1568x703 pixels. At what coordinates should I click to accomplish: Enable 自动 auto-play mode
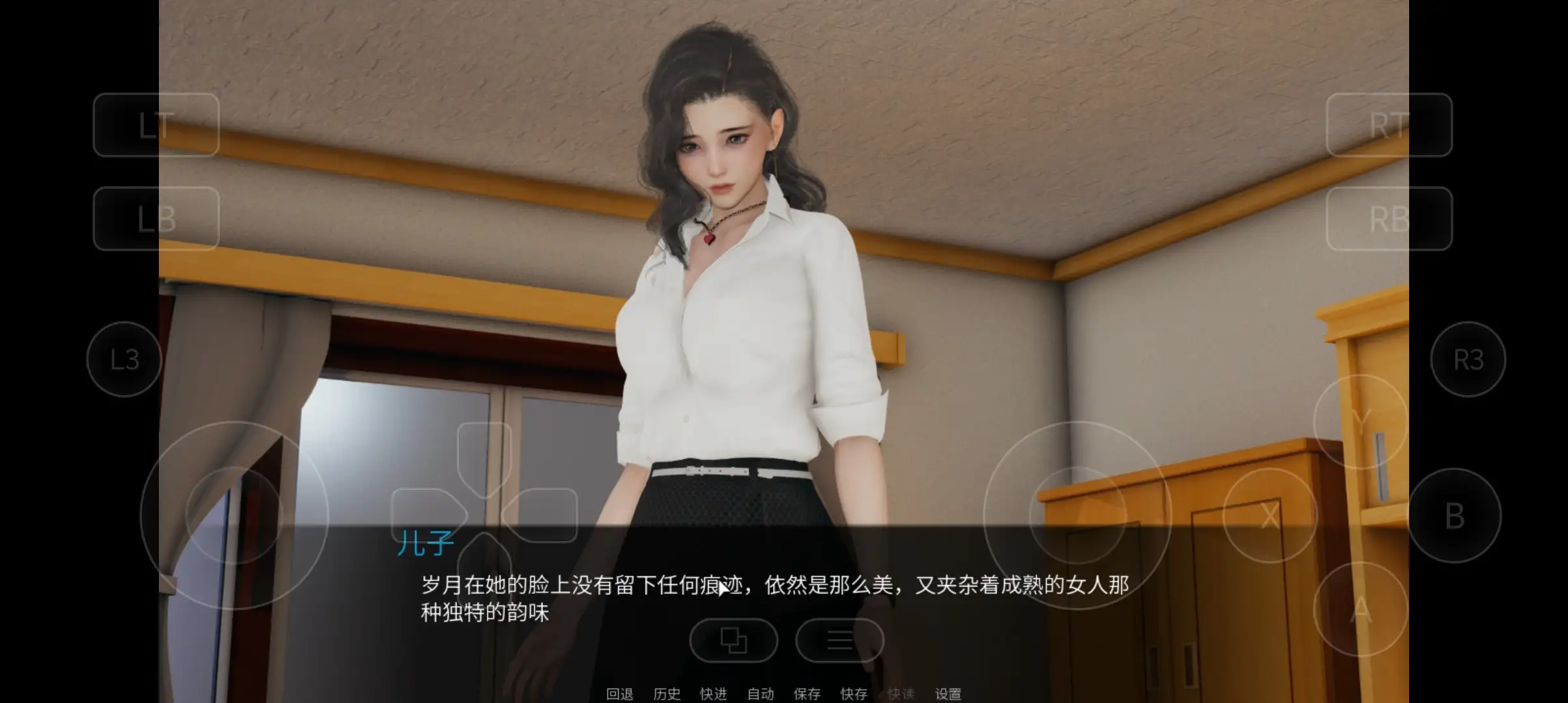pyautogui.click(x=760, y=693)
